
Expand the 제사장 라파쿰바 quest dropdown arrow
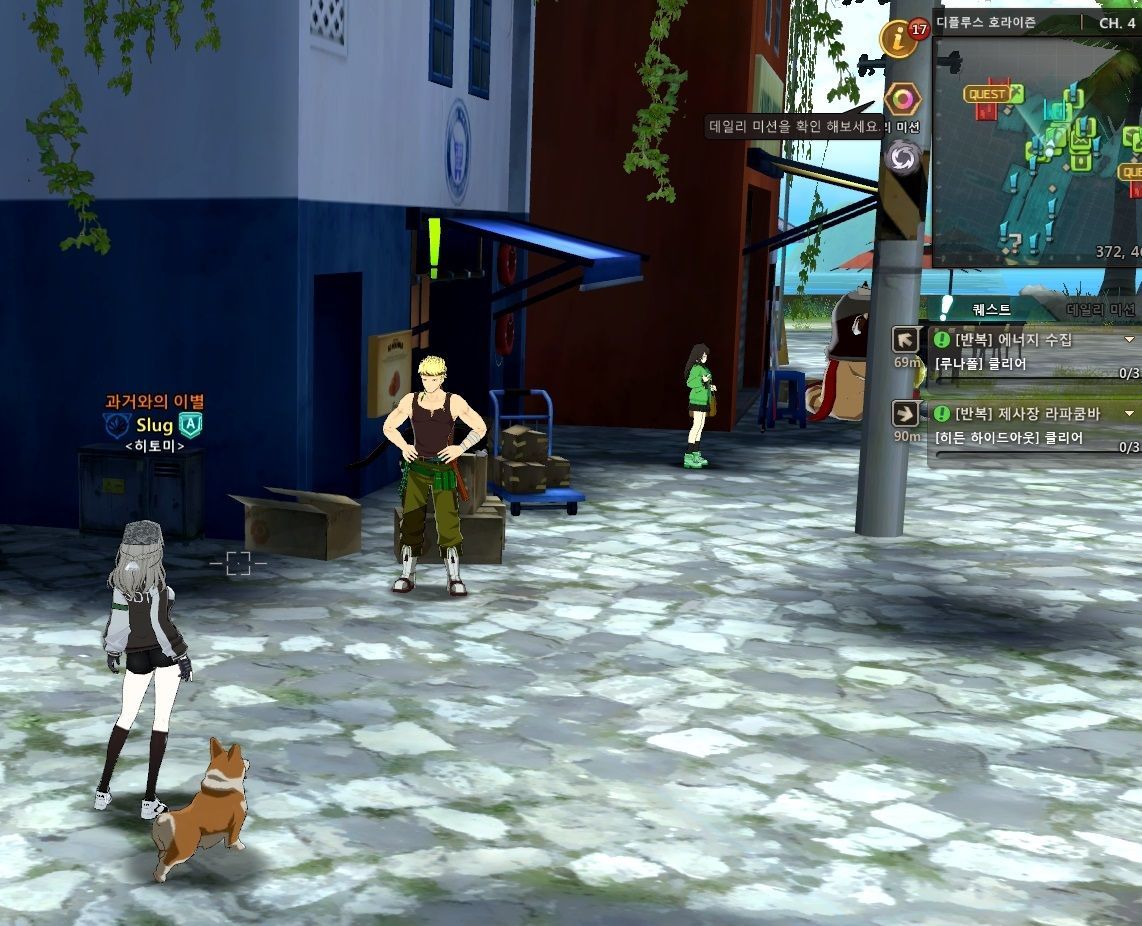click(1130, 414)
